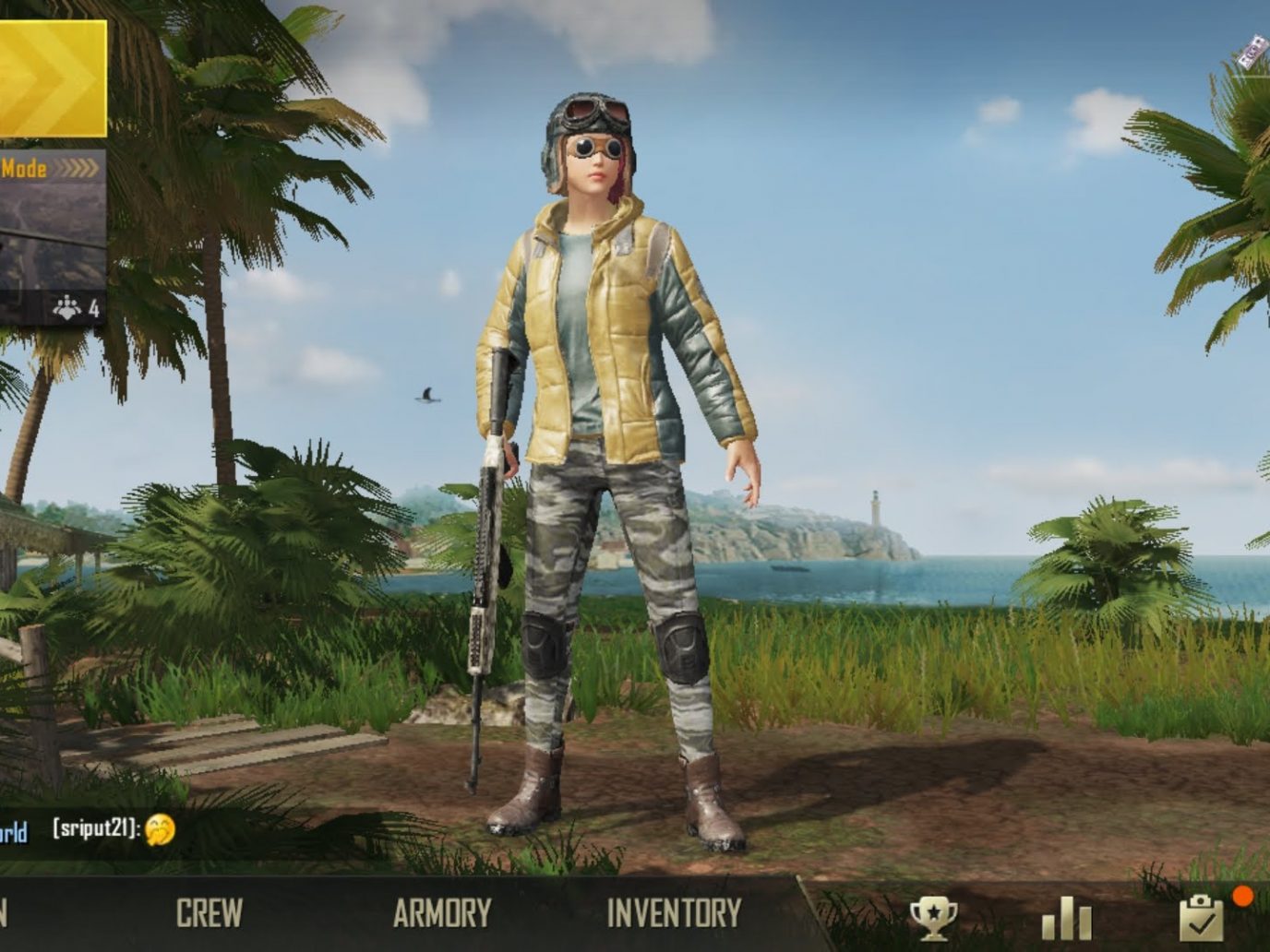Open the chat message from sriput21
The width and height of the screenshot is (1270, 952).
point(111,829)
